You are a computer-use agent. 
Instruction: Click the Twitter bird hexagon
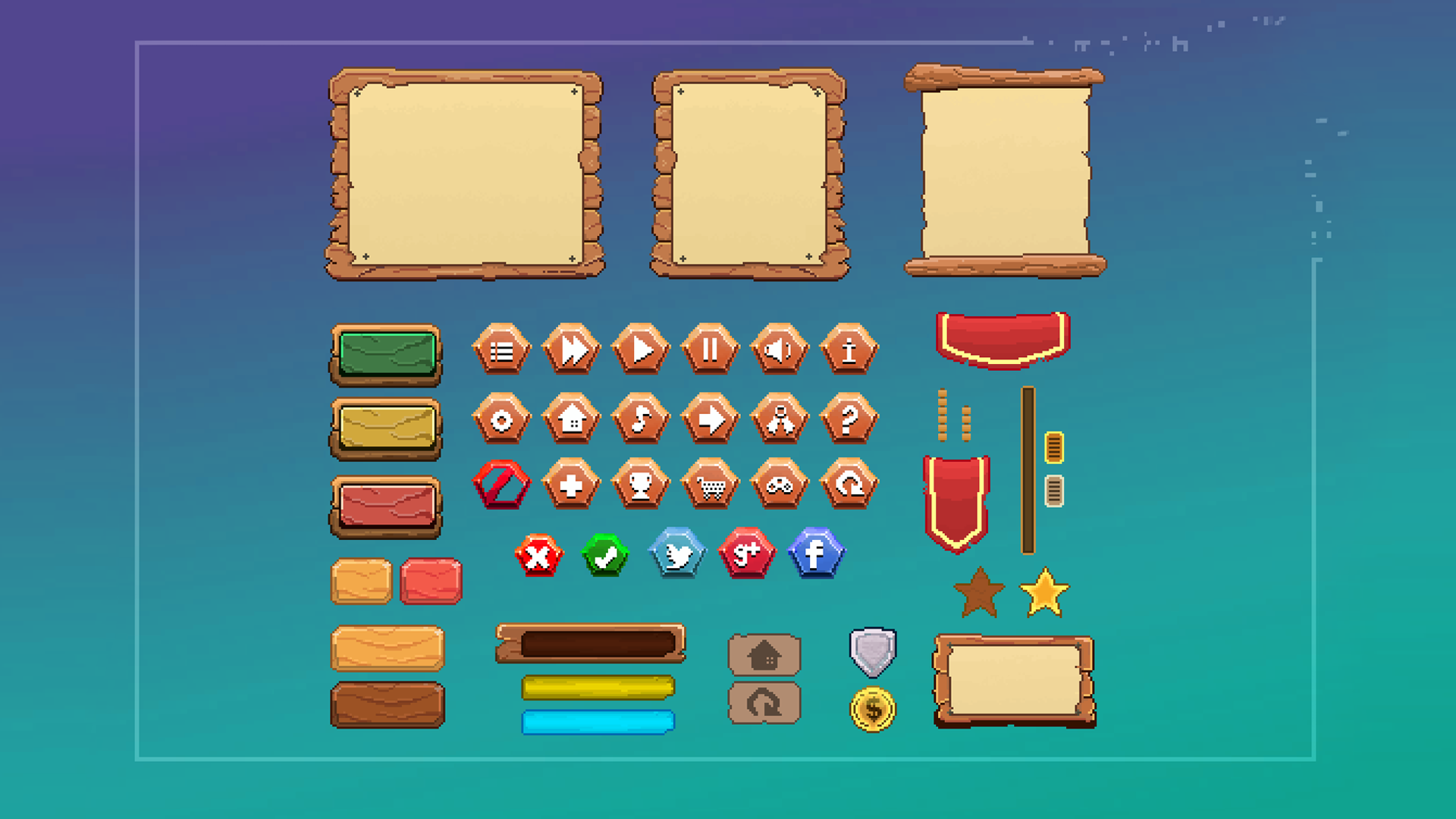click(x=676, y=555)
